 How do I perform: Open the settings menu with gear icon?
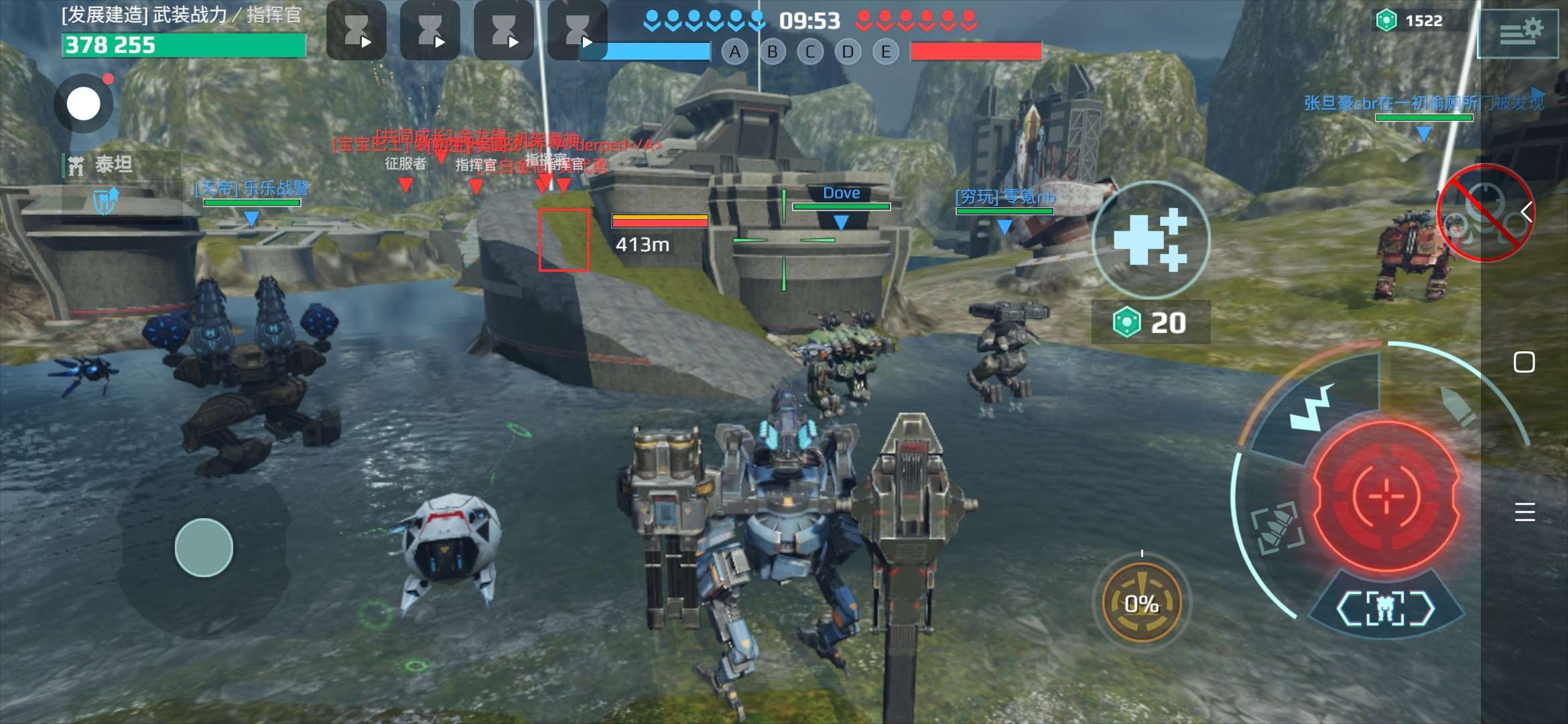(x=1518, y=31)
